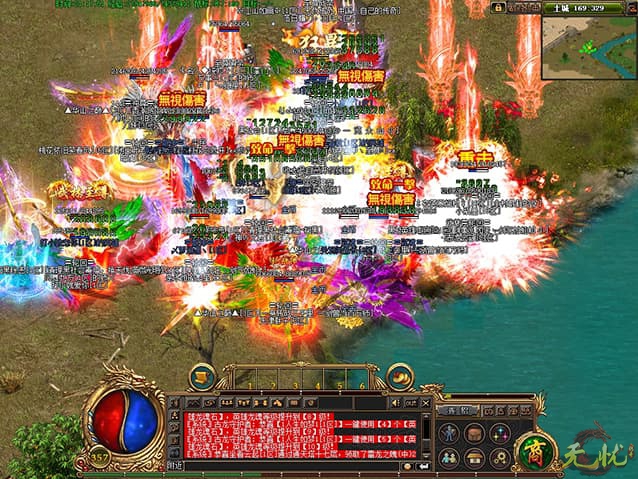Open the character figure icon

[450, 433]
